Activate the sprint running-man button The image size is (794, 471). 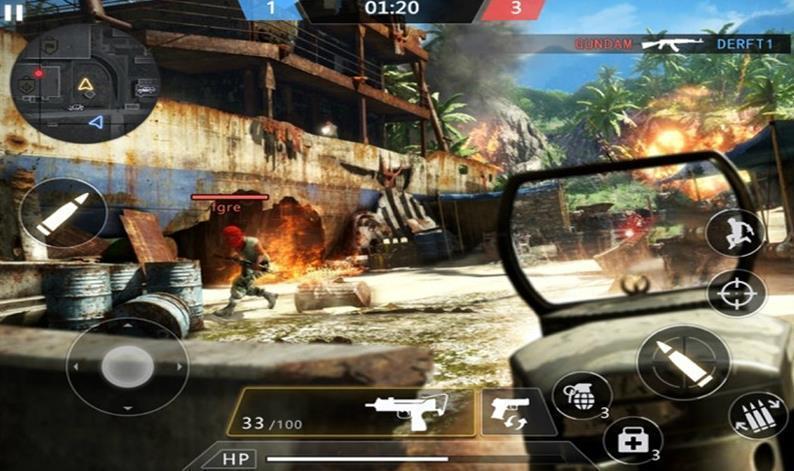pyautogui.click(x=735, y=234)
